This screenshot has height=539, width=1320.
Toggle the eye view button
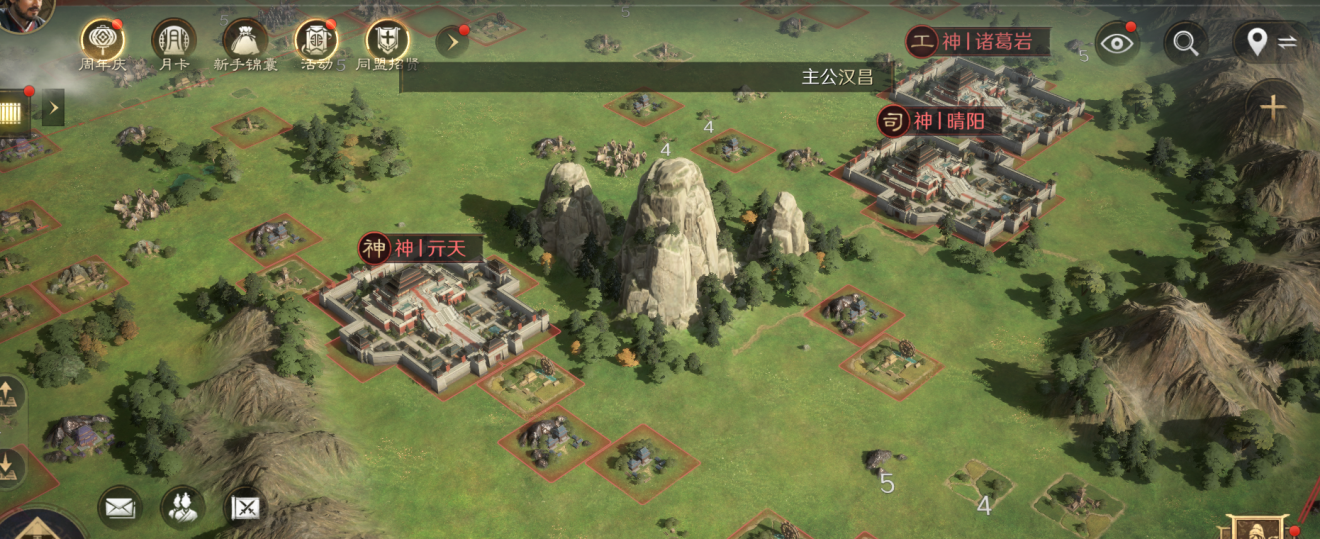pyautogui.click(x=1117, y=43)
